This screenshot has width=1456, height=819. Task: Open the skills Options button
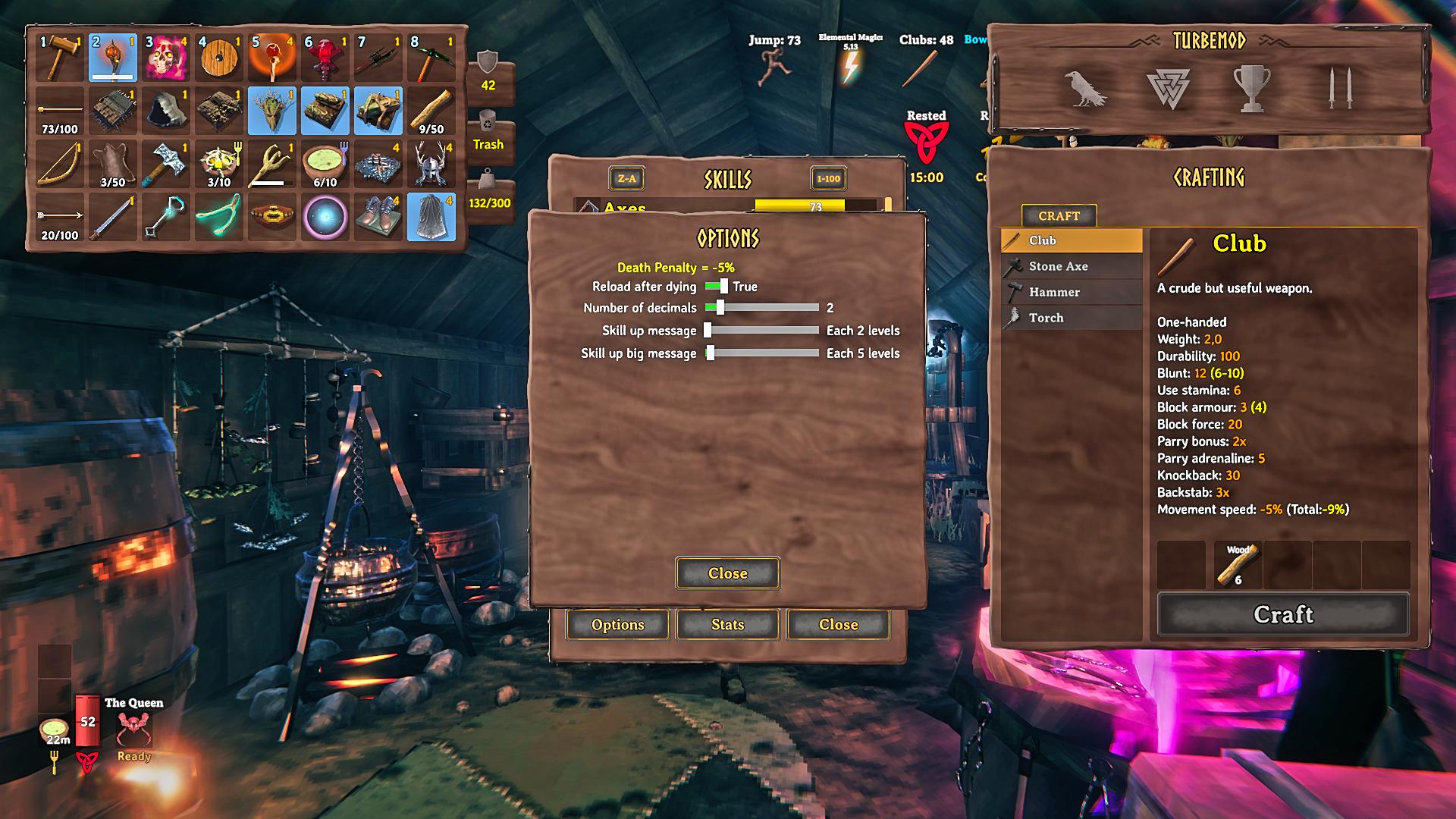[617, 625]
